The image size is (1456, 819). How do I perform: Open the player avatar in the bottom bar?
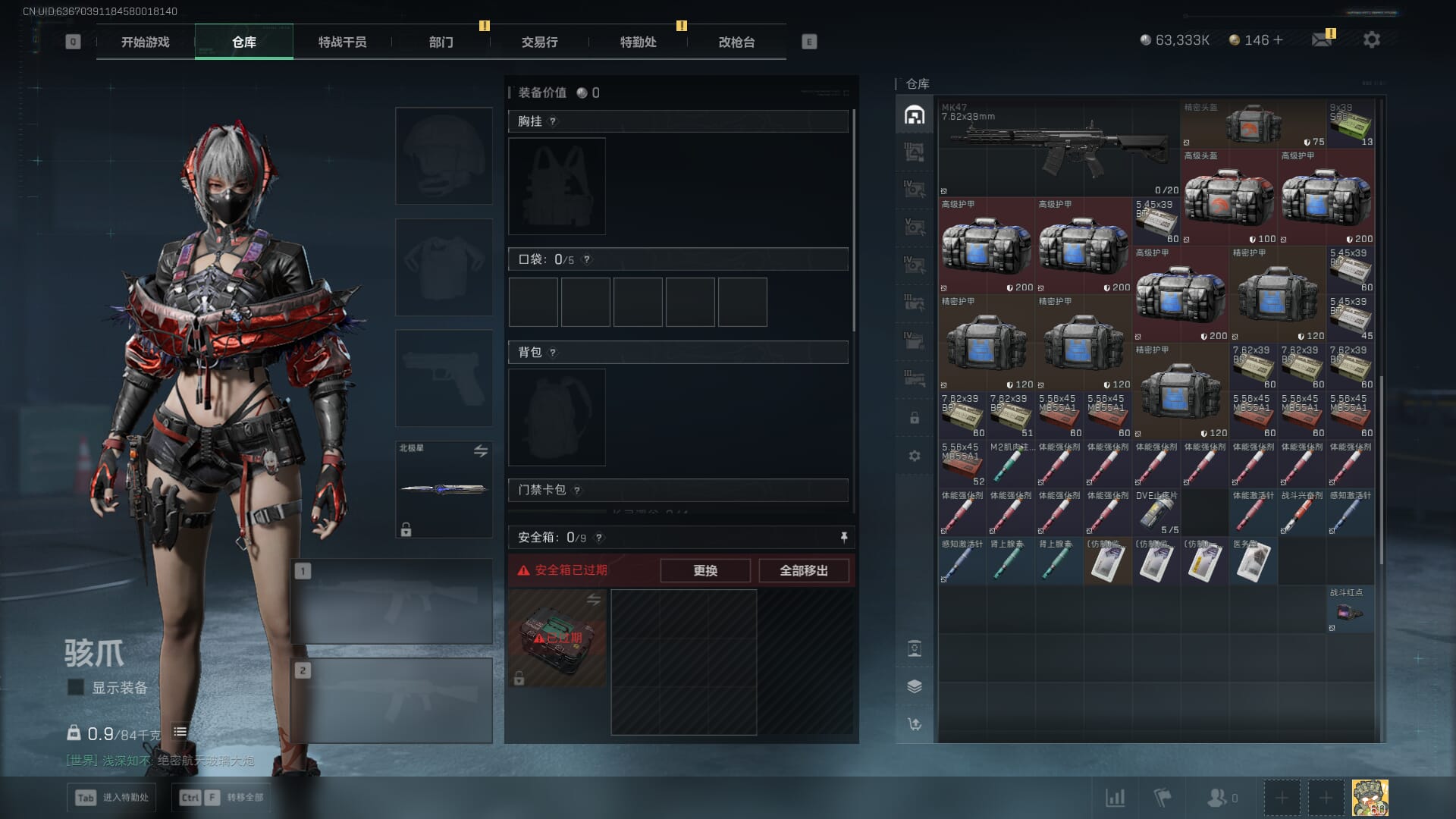tap(1370, 798)
